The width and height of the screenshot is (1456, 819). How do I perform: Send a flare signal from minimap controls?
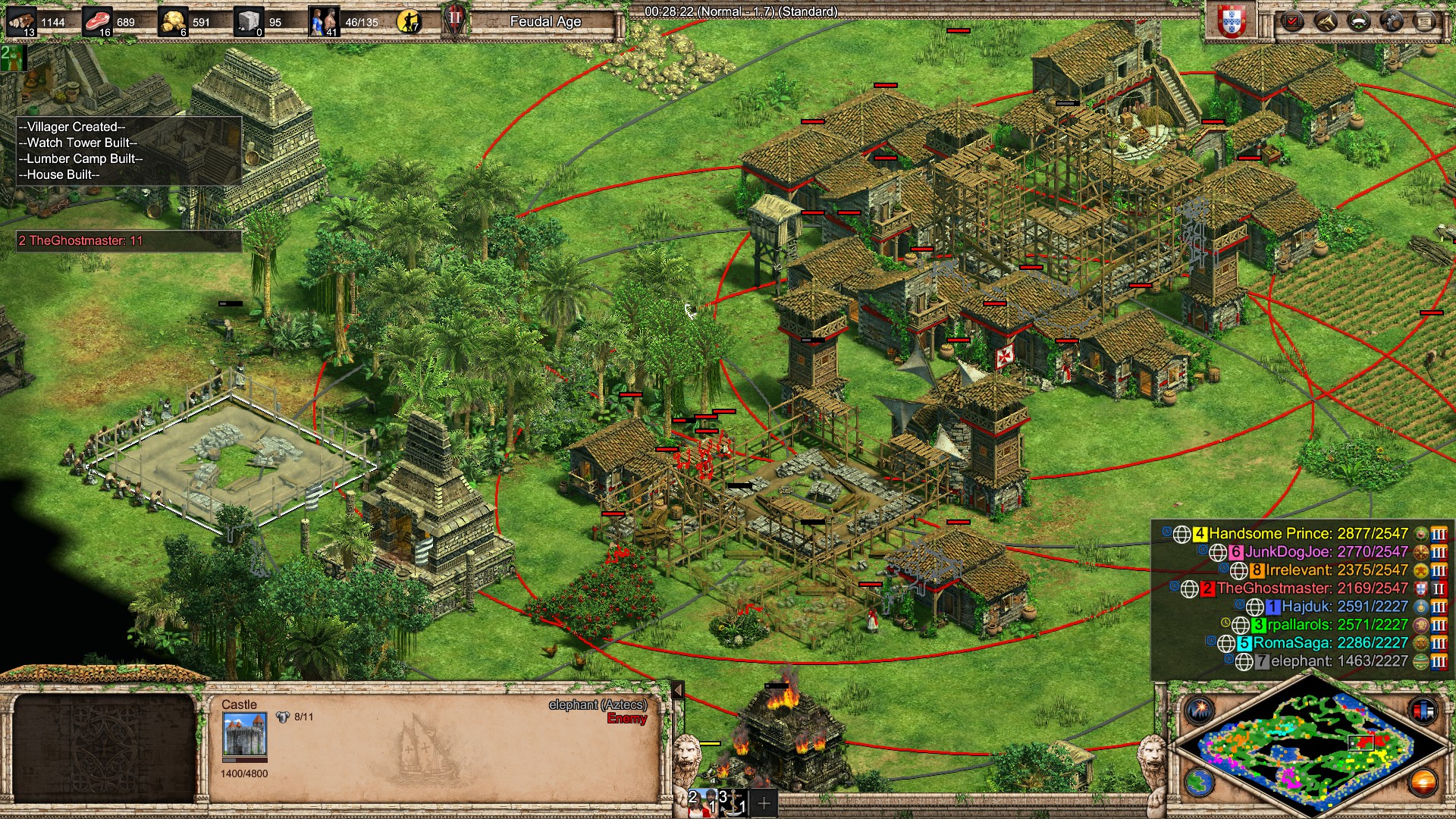click(x=1200, y=711)
